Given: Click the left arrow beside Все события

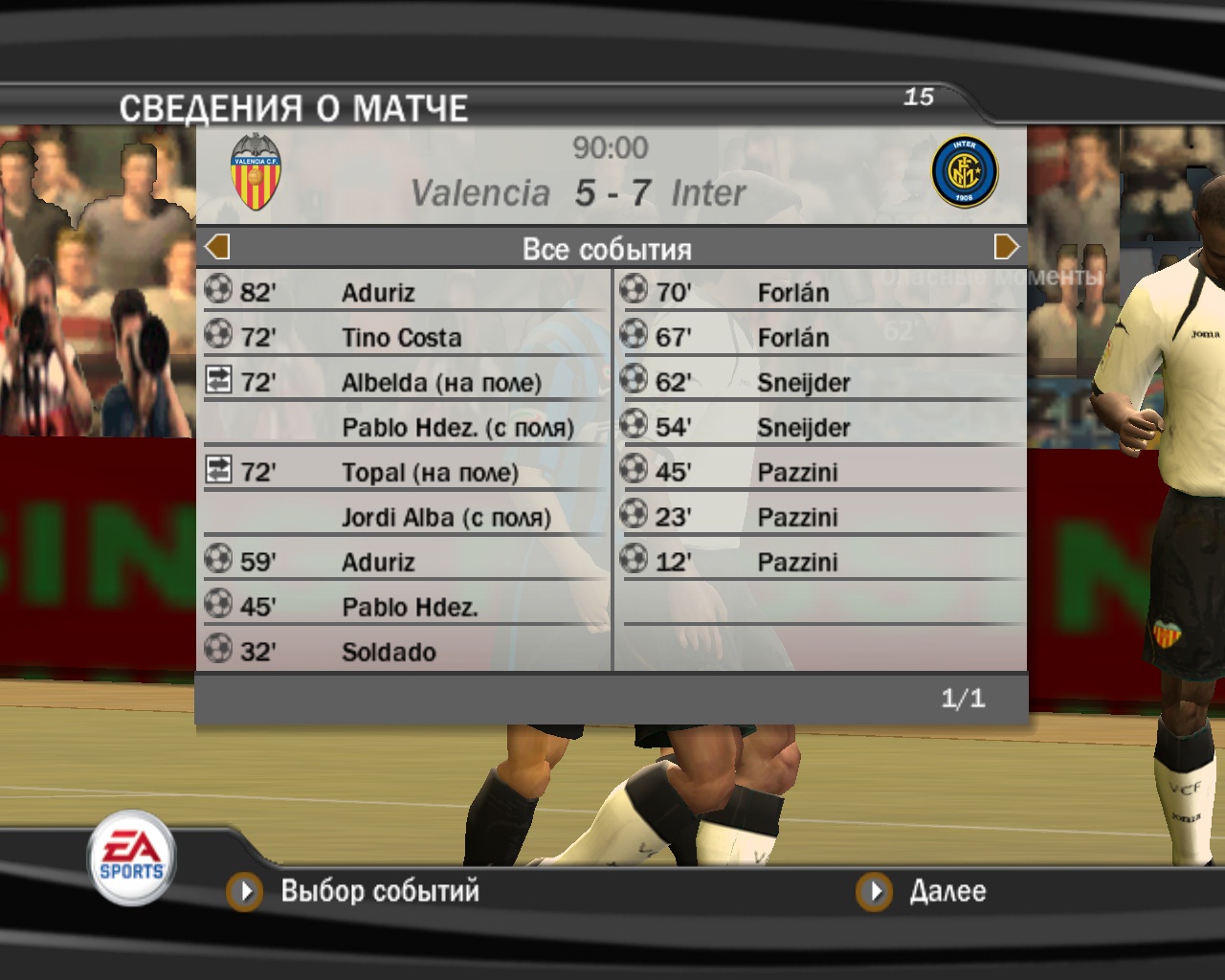Looking at the screenshot, I should pos(217,248).
